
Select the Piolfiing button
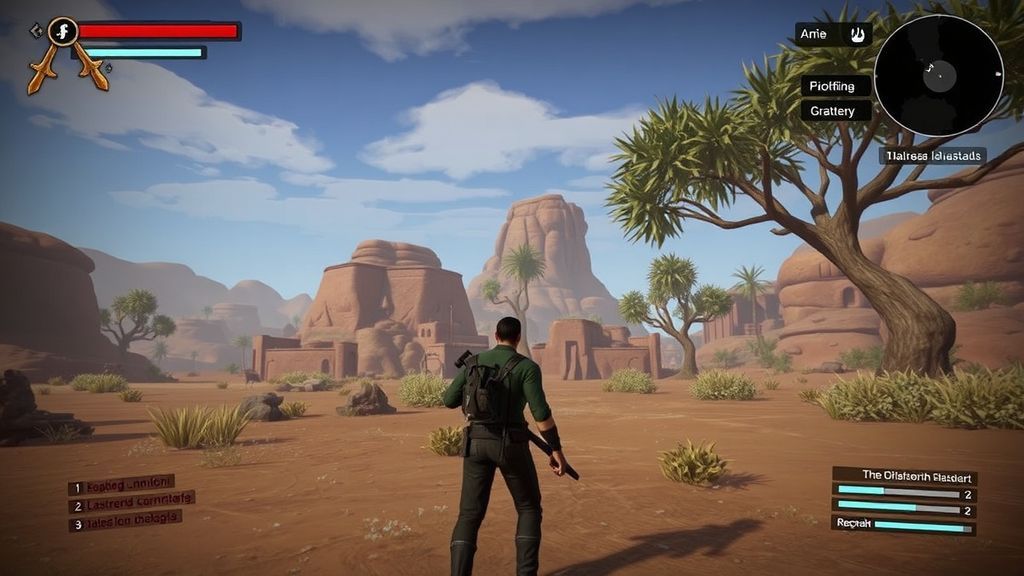click(834, 86)
